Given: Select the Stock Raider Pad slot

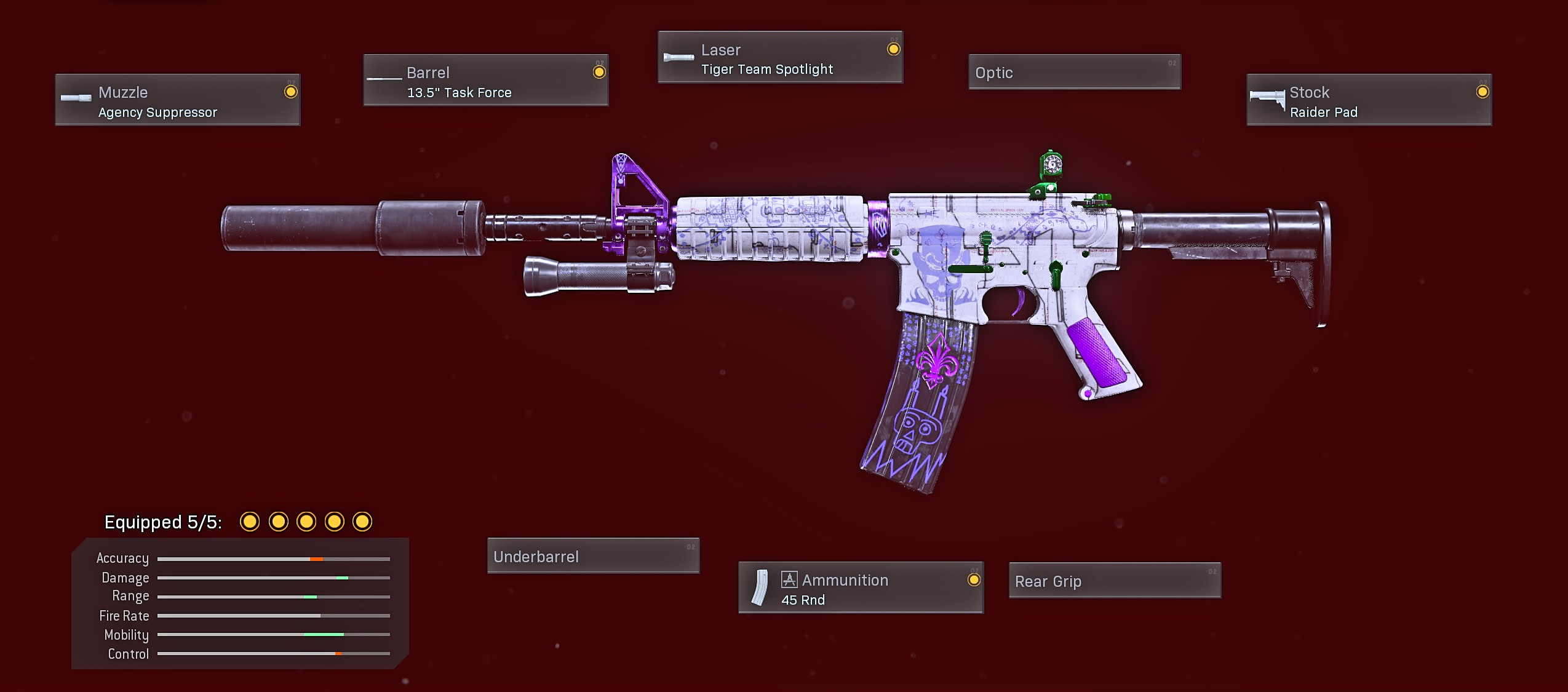Looking at the screenshot, I should [x=1369, y=100].
